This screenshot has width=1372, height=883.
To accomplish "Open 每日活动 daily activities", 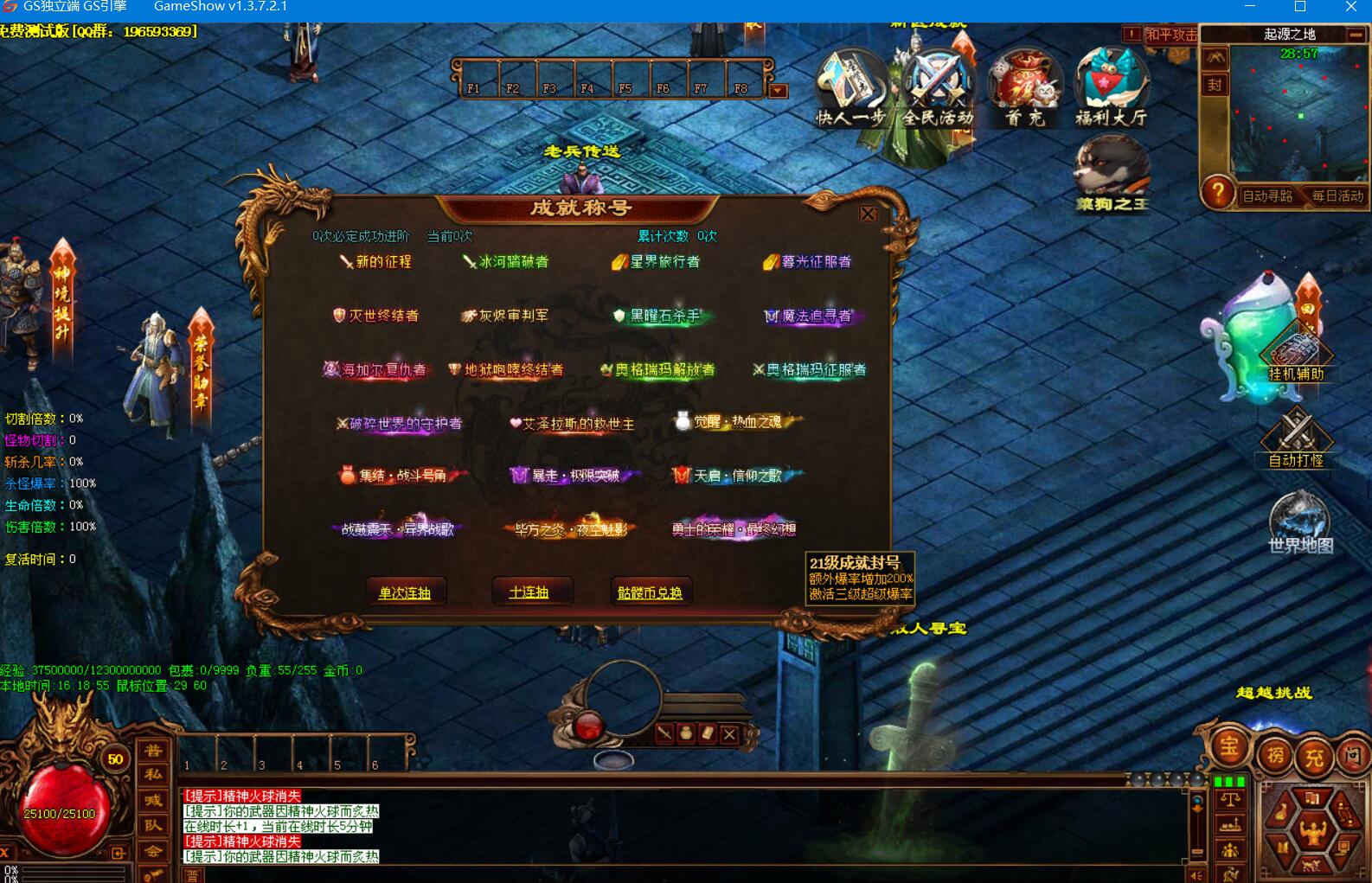I will (1337, 196).
